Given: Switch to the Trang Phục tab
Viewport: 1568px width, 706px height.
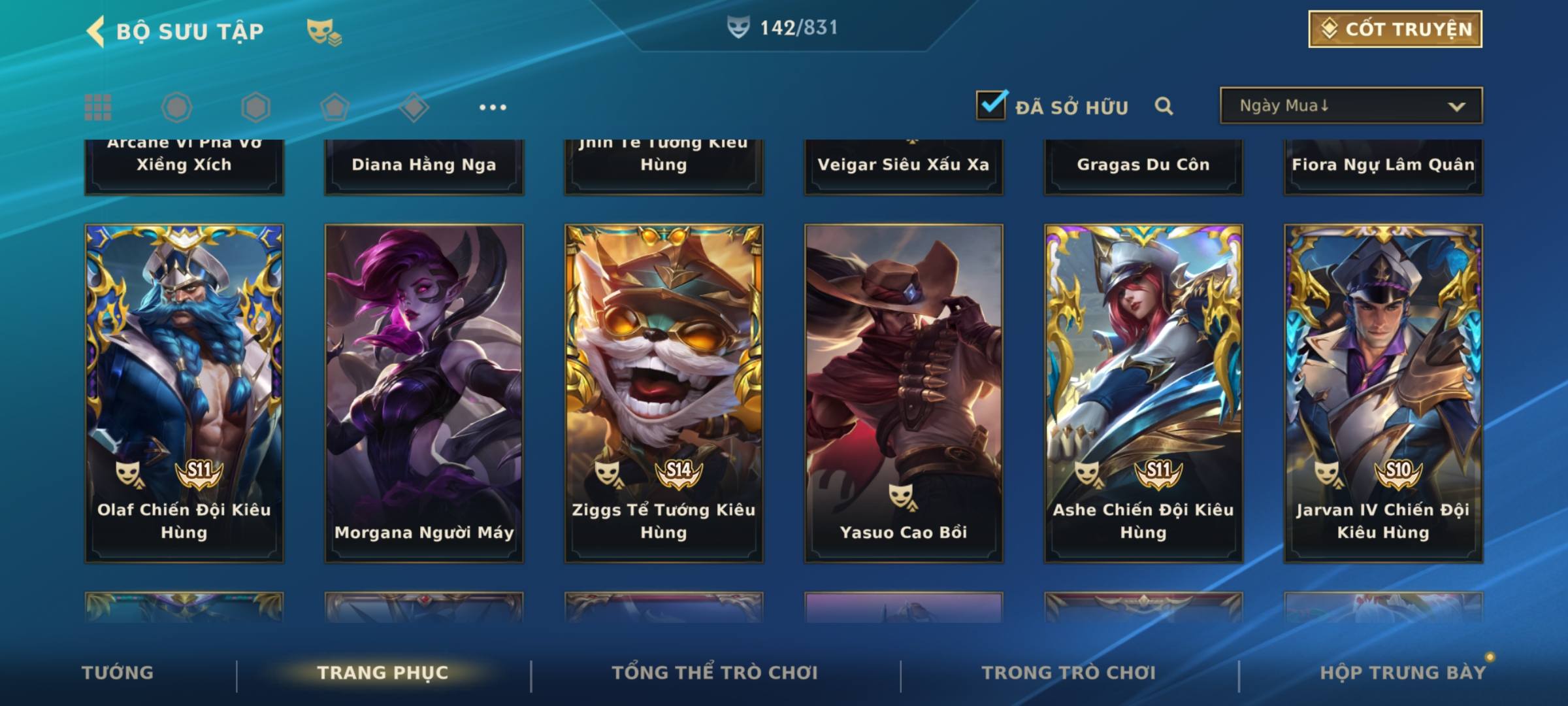Looking at the screenshot, I should pyautogui.click(x=383, y=673).
